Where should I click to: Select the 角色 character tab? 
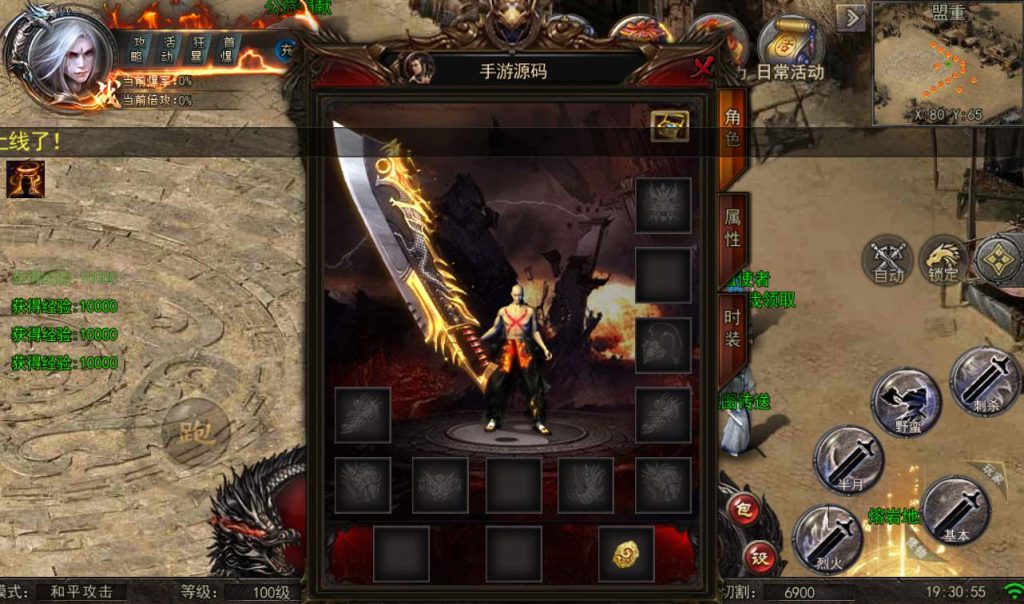732,127
